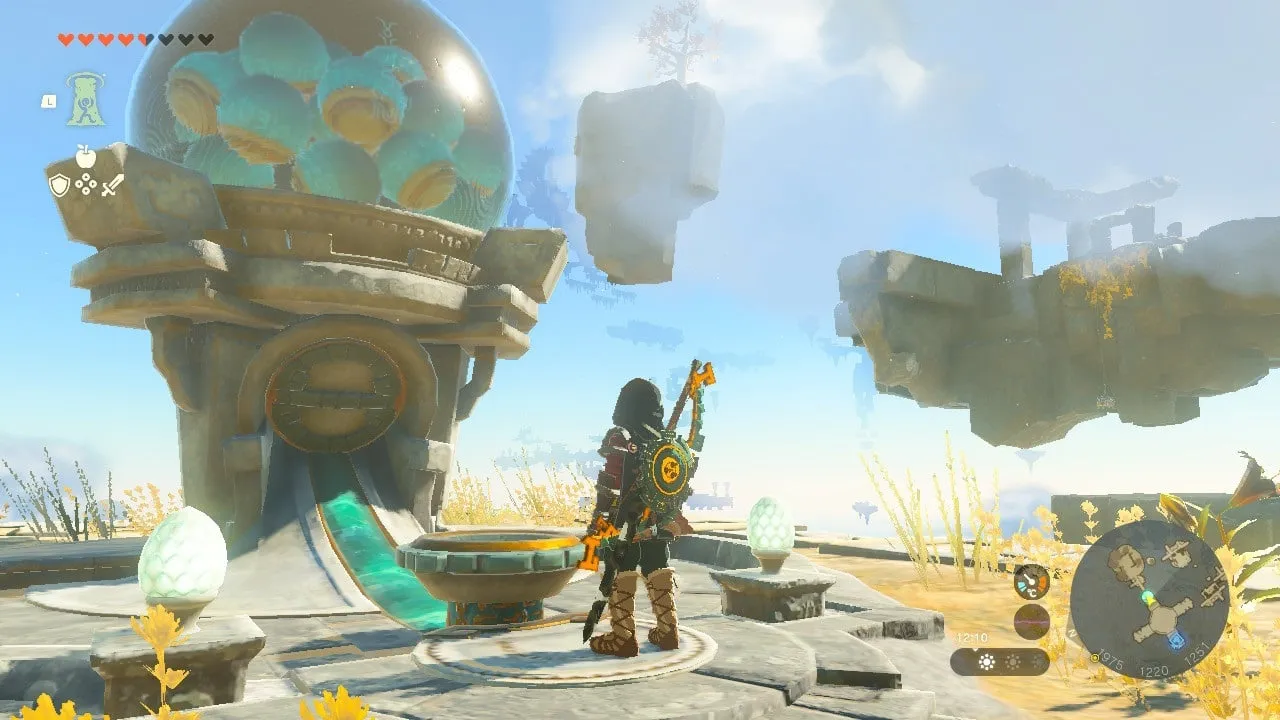This screenshot has height=720, width=1280.
Task: Open the sword weapon quick-select icon
Action: 112,185
